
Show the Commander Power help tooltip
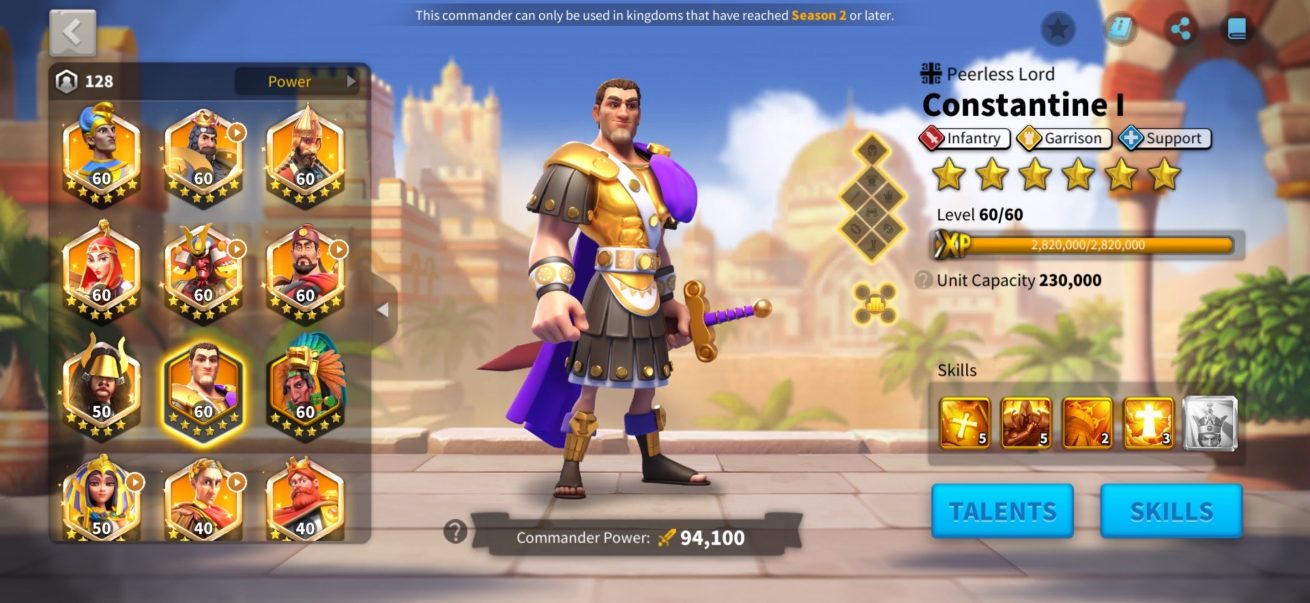coord(455,532)
